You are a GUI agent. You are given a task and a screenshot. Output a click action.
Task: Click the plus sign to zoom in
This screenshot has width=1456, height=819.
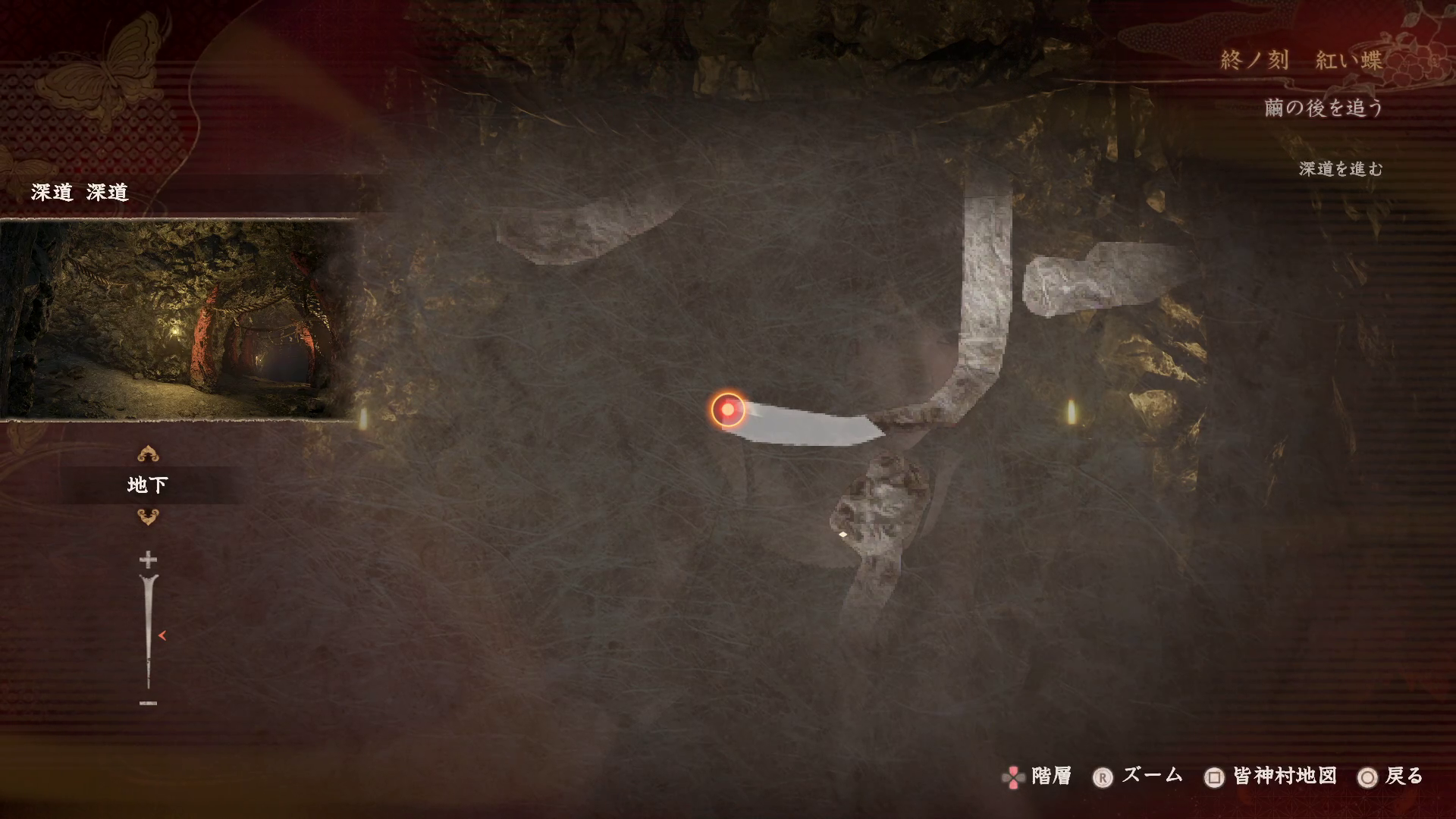[x=148, y=560]
